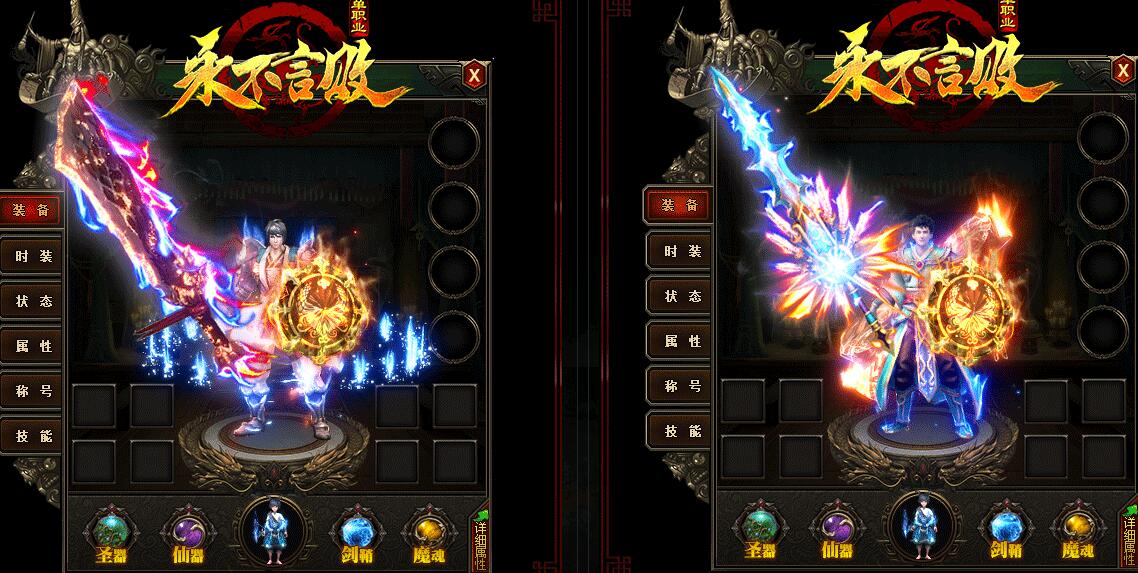Open 时装 tab beside the red greatsword character
The image size is (1138, 573).
point(33,256)
